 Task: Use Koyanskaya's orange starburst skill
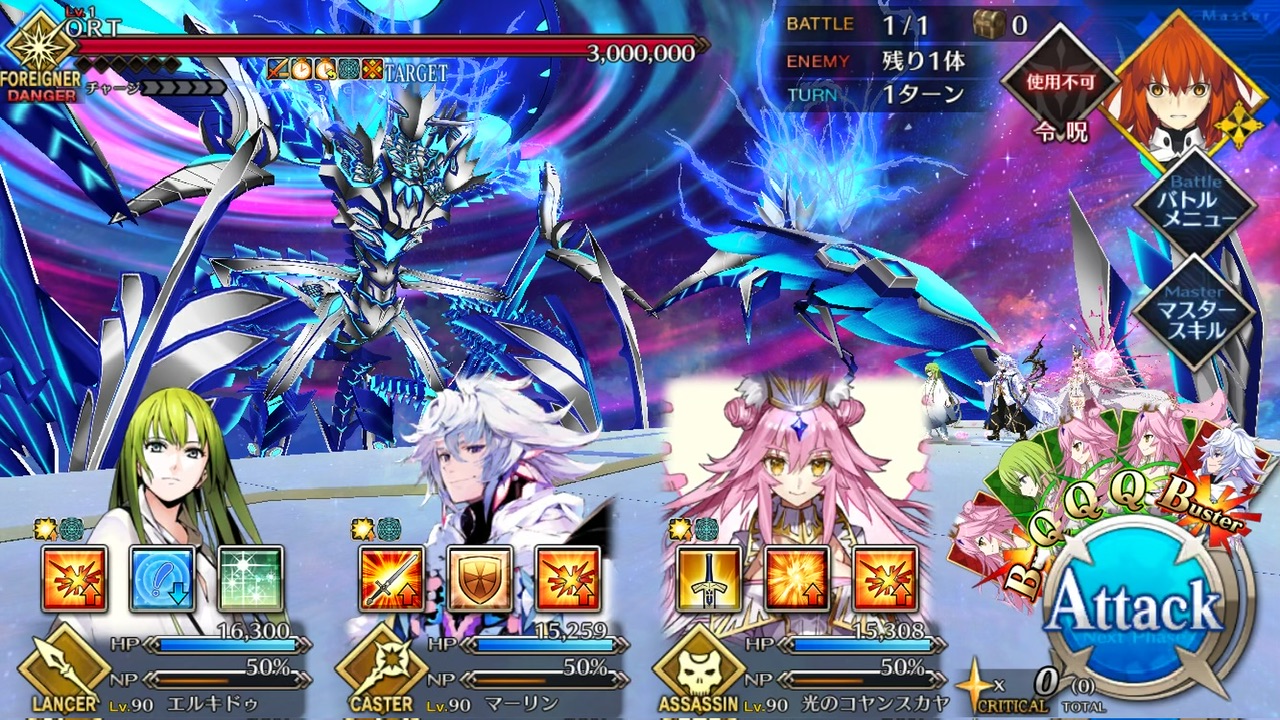click(x=797, y=579)
